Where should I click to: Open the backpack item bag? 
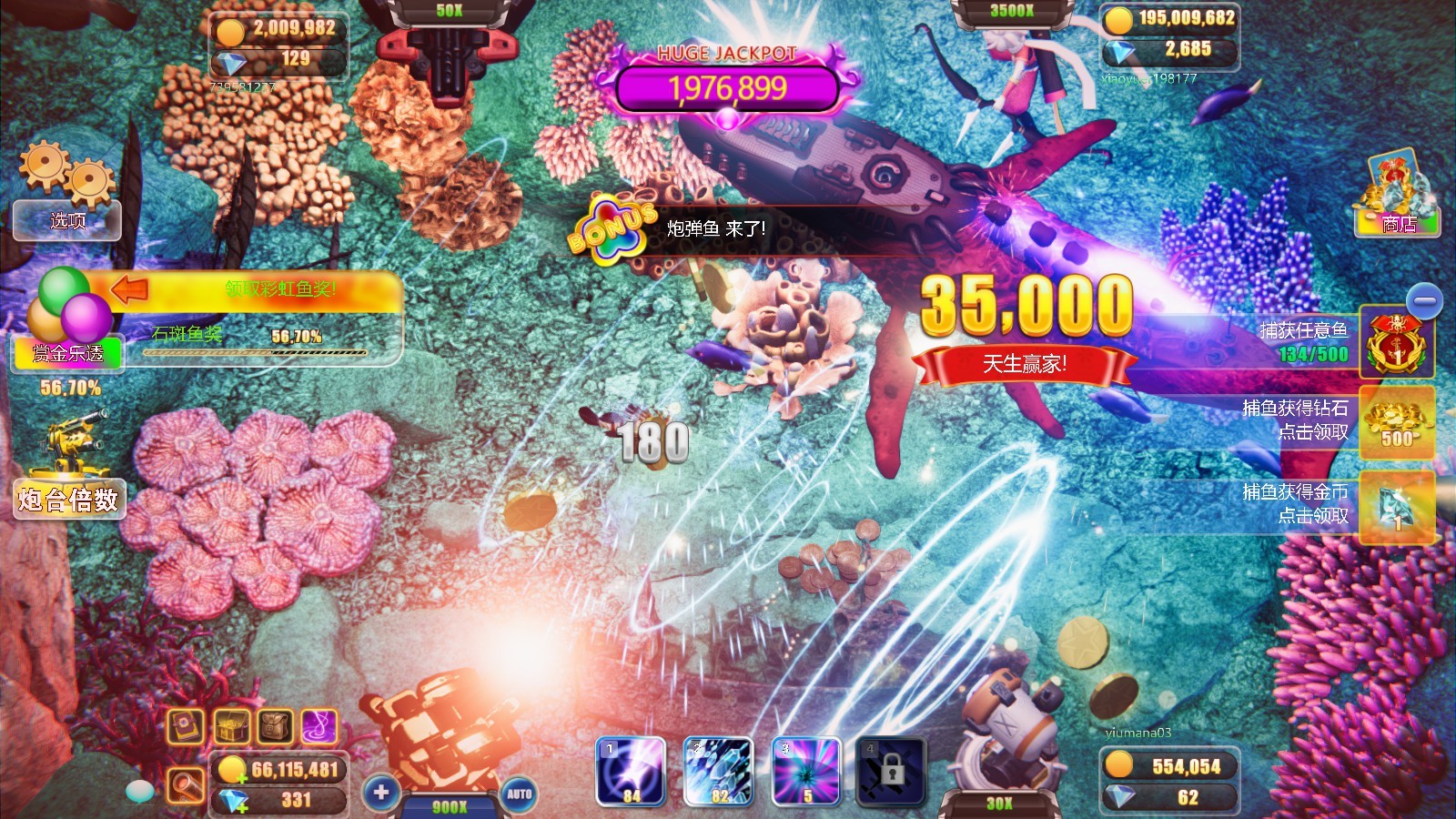[x=270, y=728]
